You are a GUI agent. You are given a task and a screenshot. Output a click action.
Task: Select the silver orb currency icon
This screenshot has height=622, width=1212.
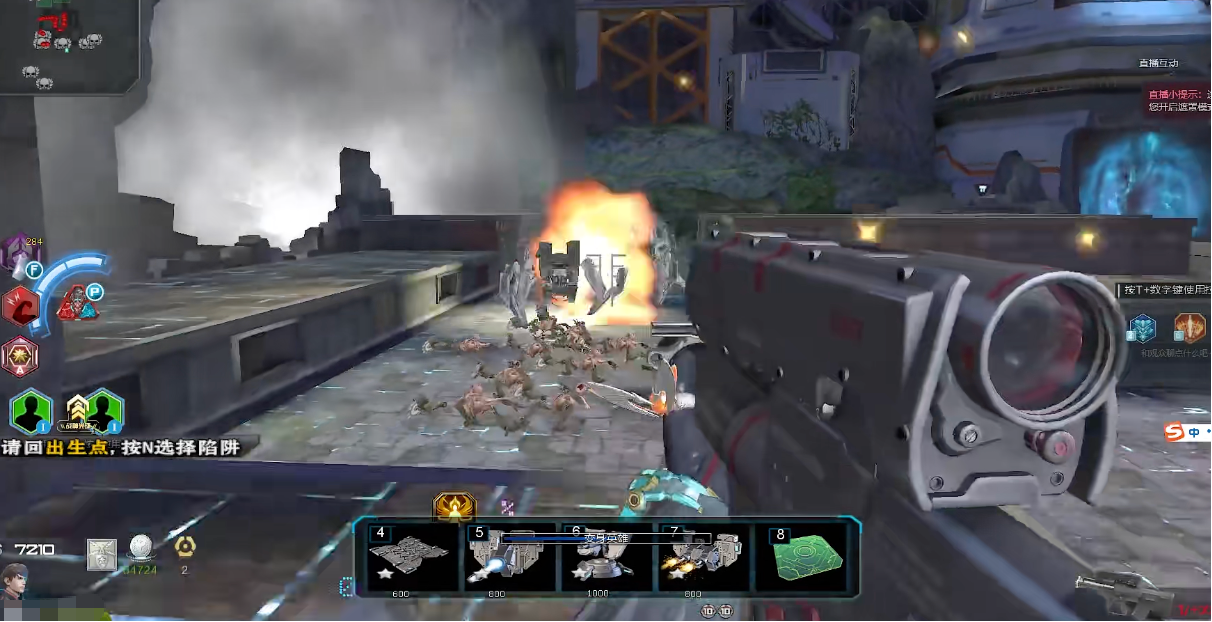[141, 548]
